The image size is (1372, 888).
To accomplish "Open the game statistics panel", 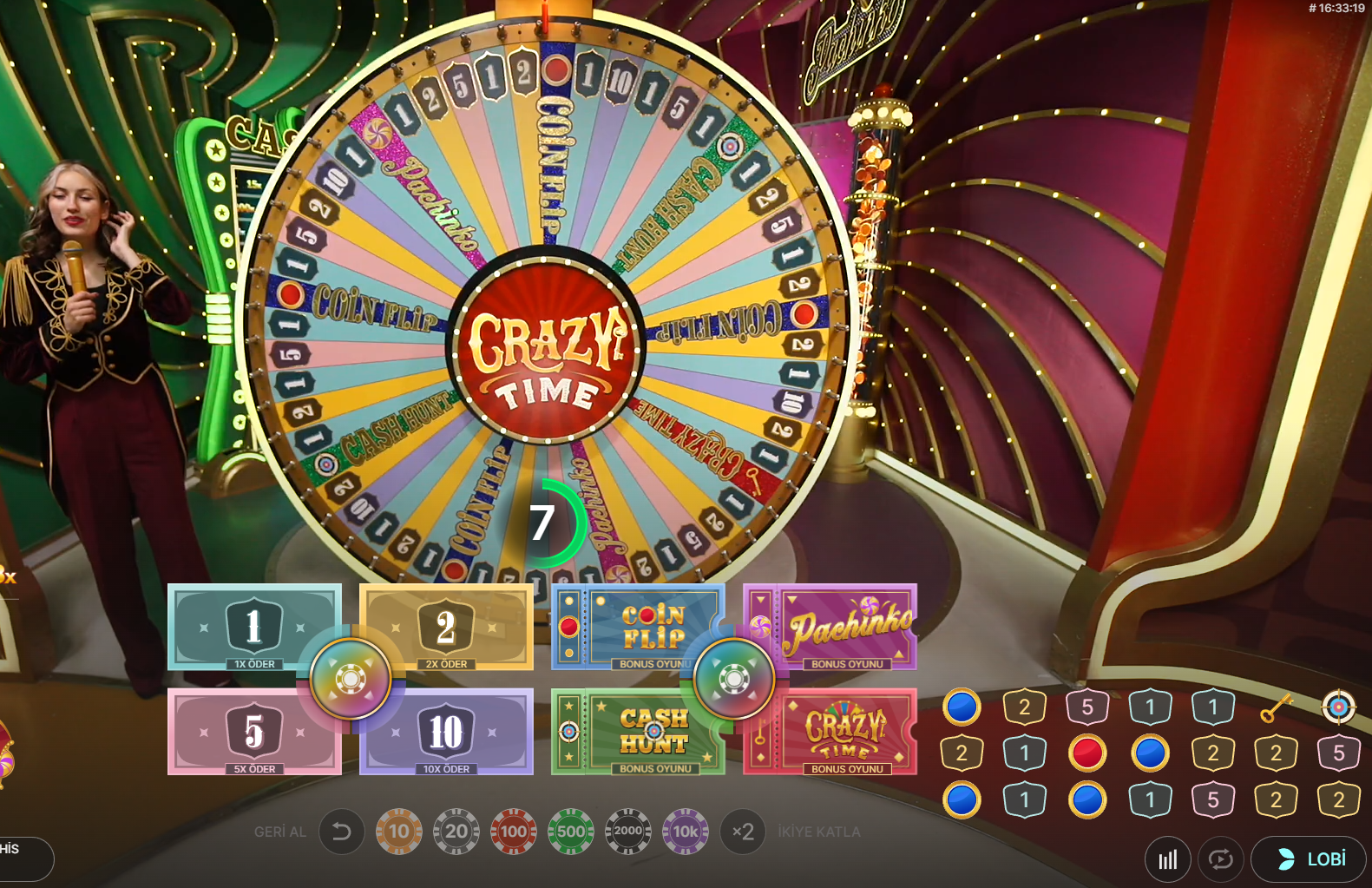I will coord(1167,859).
